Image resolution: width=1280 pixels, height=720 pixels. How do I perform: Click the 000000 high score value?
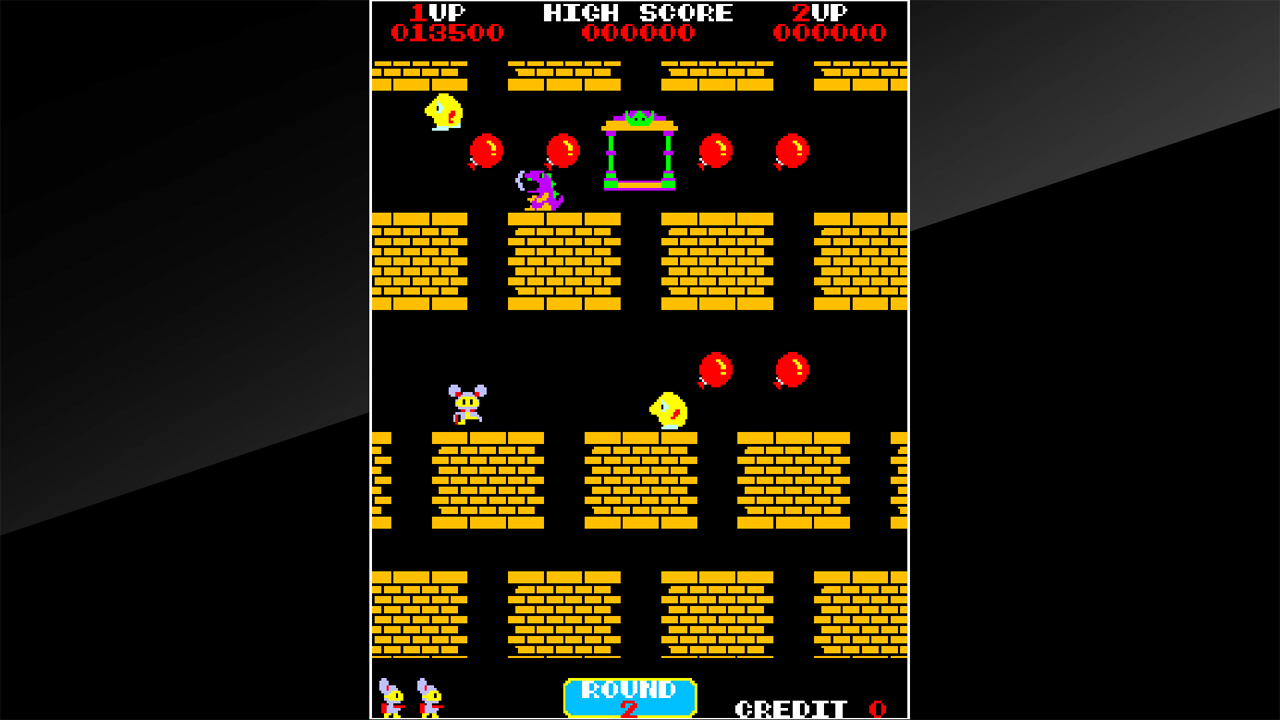click(x=637, y=31)
